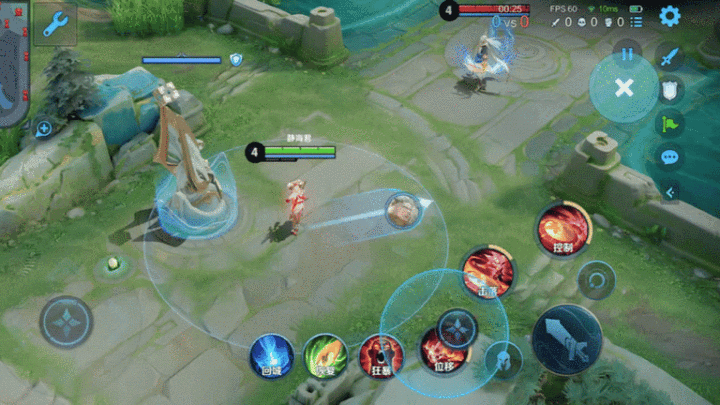Open the wrench tools menu

point(55,23)
